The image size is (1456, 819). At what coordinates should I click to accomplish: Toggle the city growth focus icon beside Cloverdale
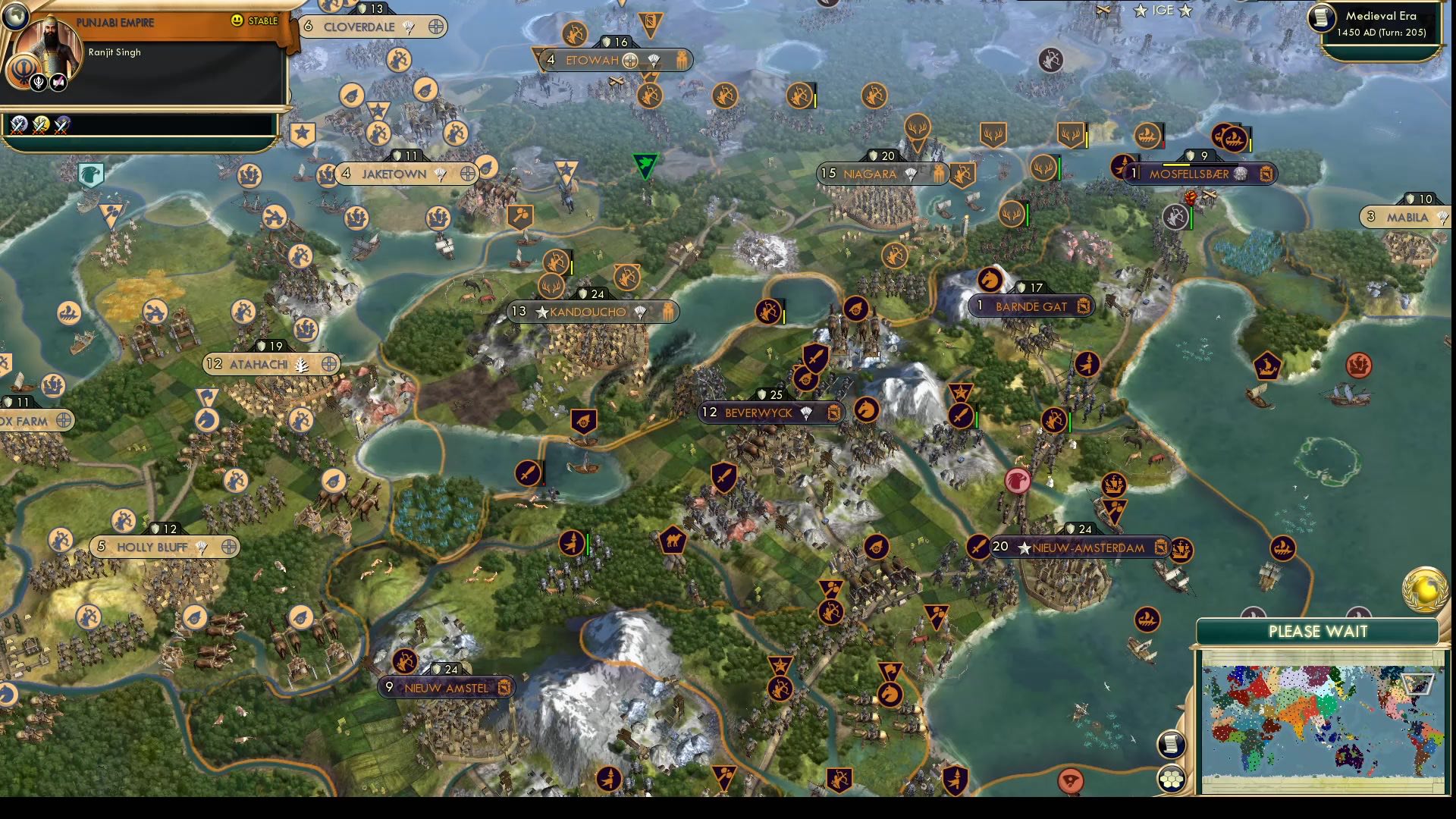[x=433, y=25]
